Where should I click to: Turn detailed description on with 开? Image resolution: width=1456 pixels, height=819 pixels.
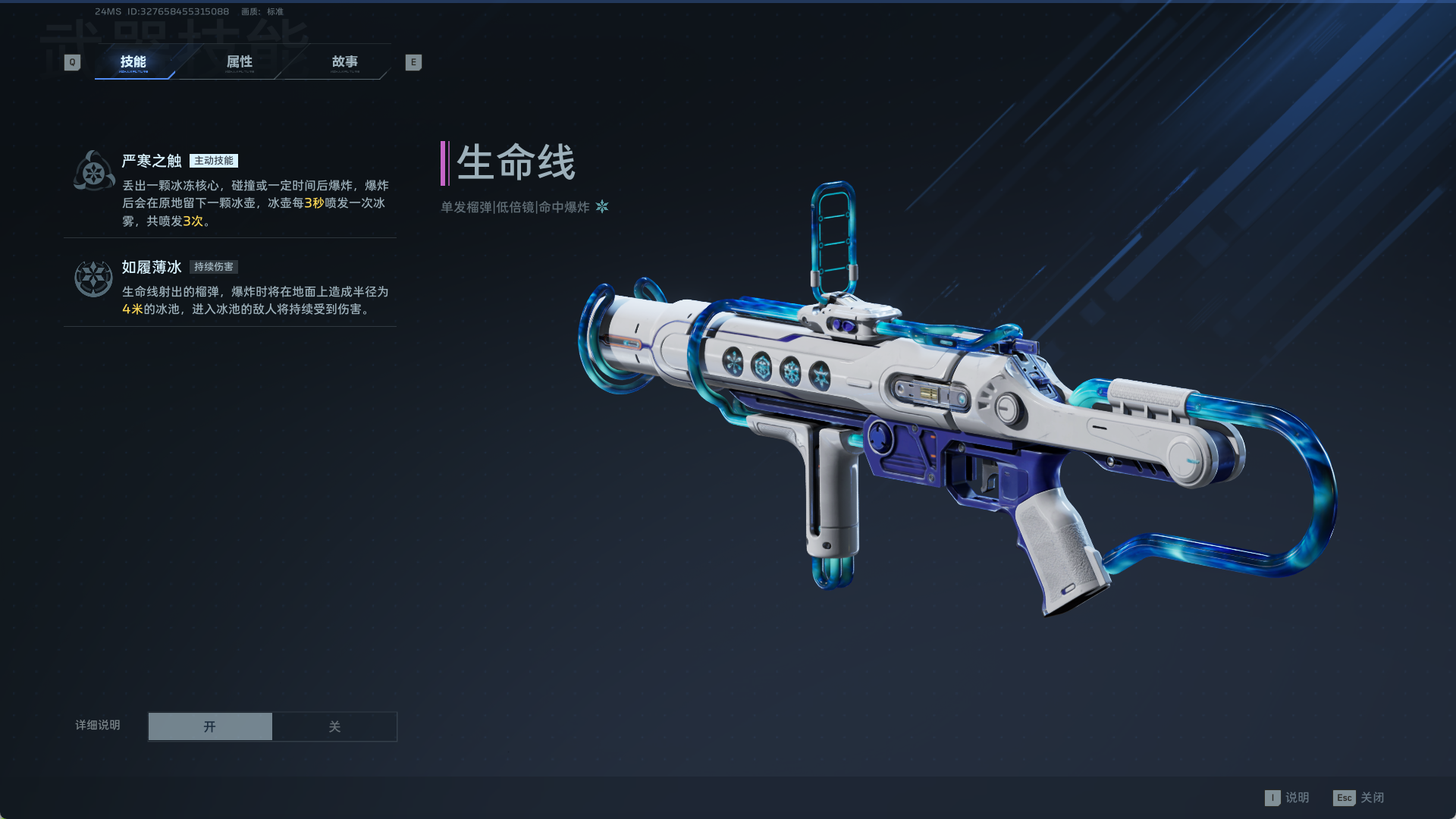click(x=210, y=726)
